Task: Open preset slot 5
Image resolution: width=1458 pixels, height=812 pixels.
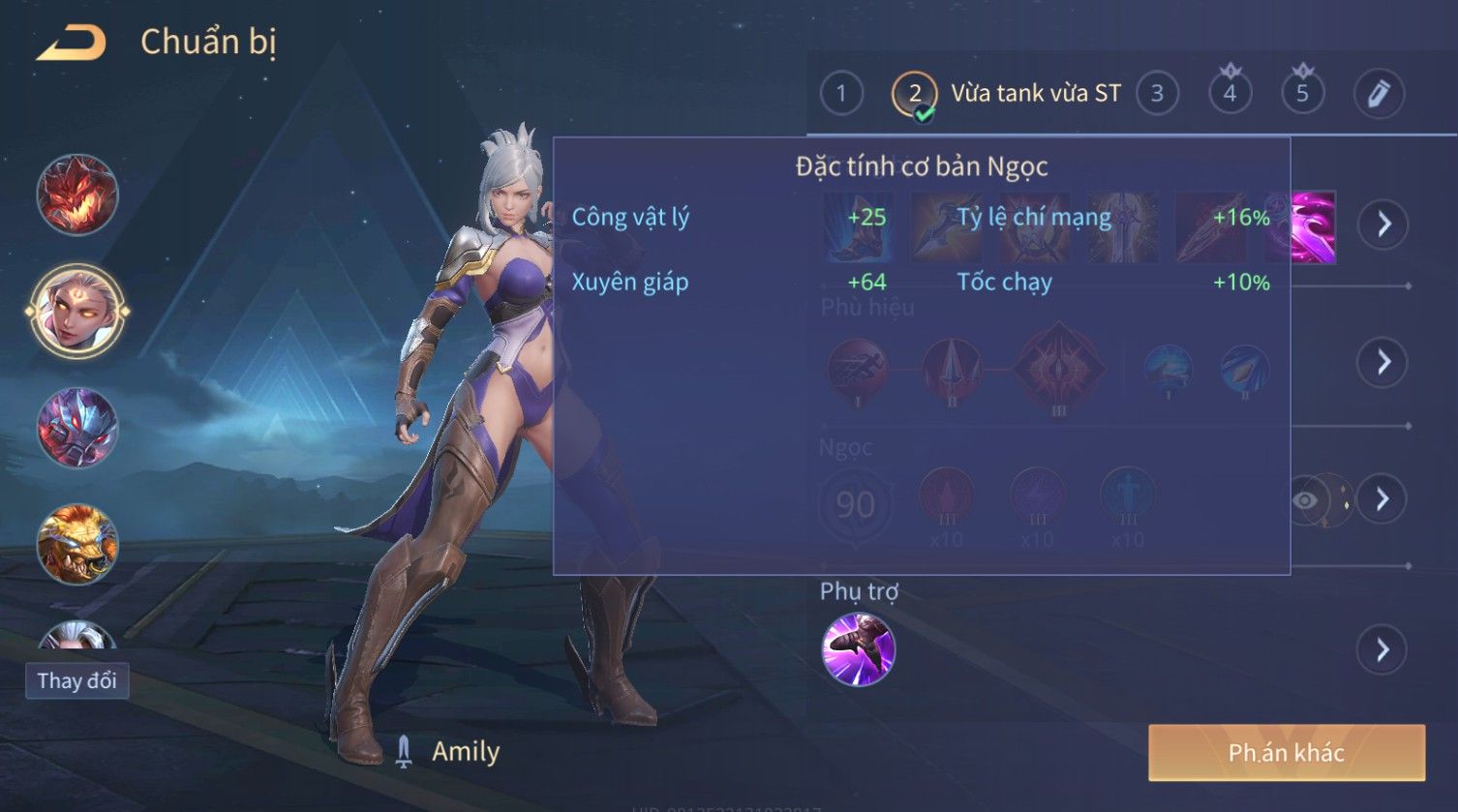Action: coord(1302,94)
